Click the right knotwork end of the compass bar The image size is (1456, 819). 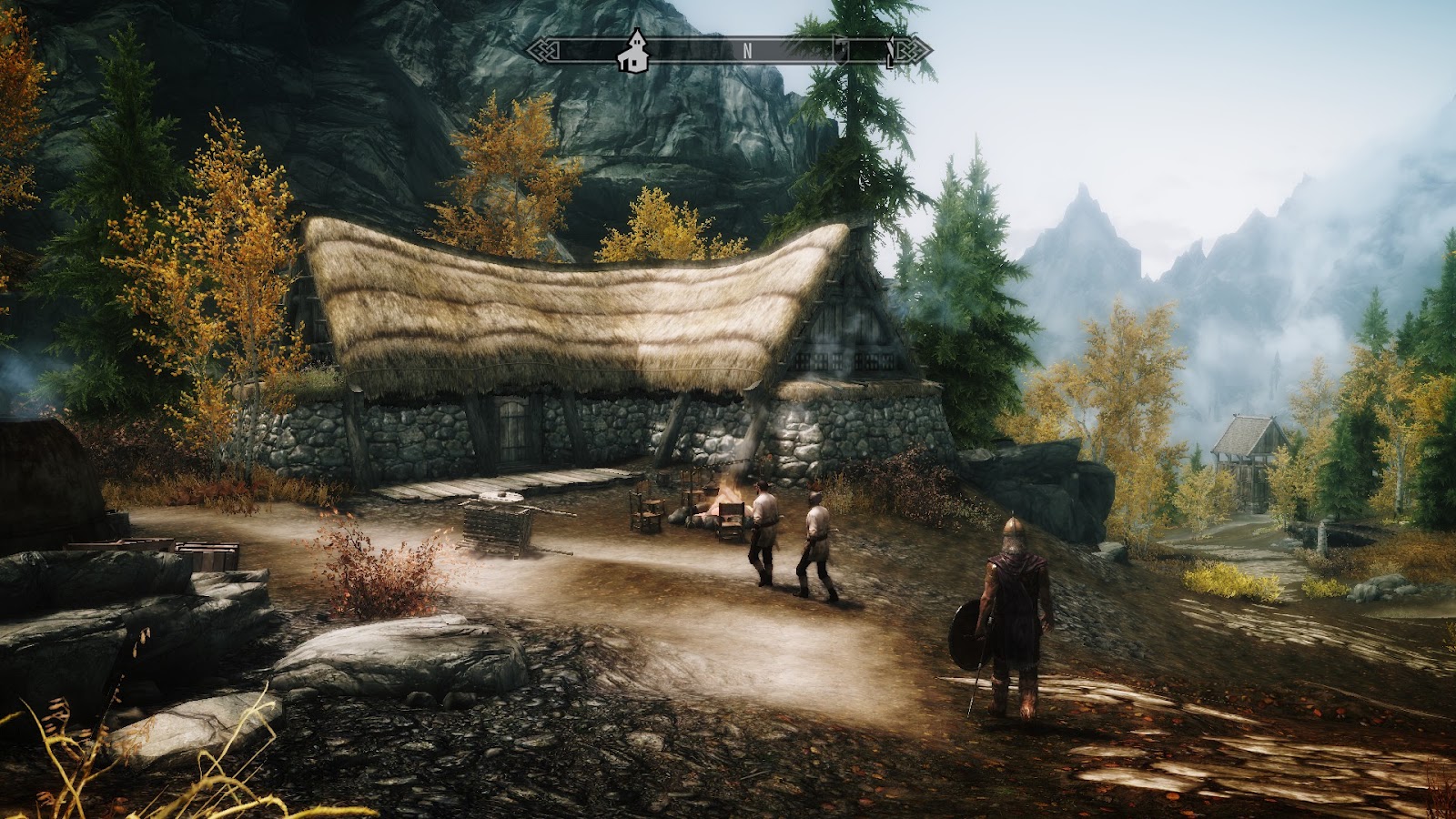click(910, 50)
